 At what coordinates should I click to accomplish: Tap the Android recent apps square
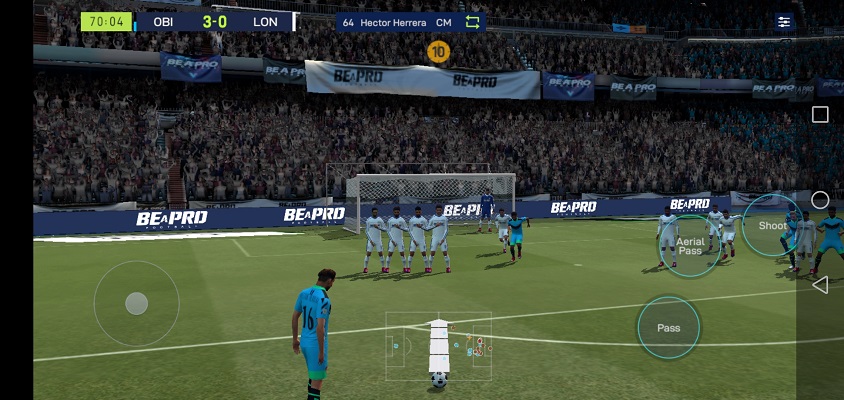coord(820,115)
